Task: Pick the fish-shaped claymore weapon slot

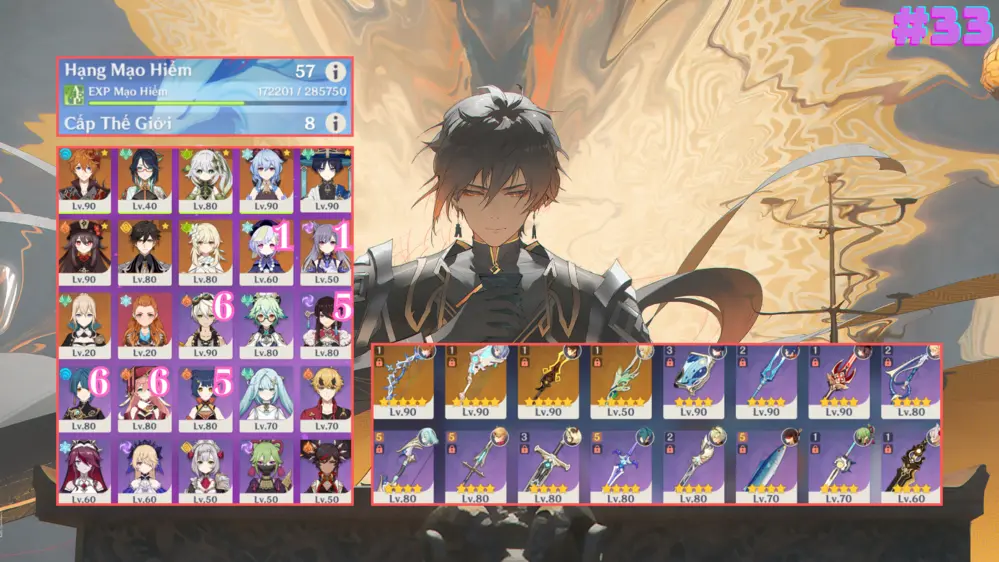Action: point(764,464)
